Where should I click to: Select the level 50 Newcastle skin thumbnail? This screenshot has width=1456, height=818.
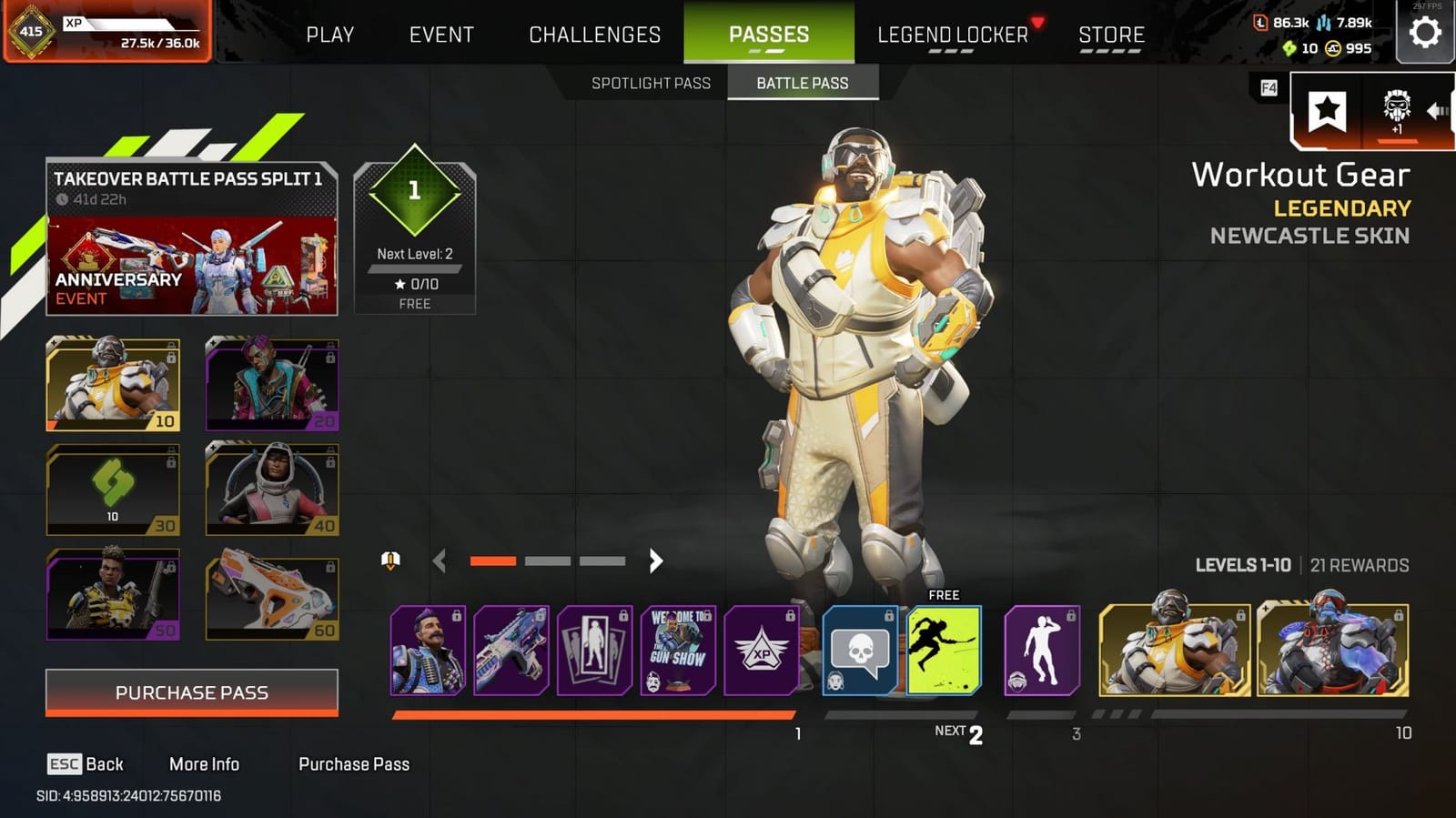tap(112, 595)
